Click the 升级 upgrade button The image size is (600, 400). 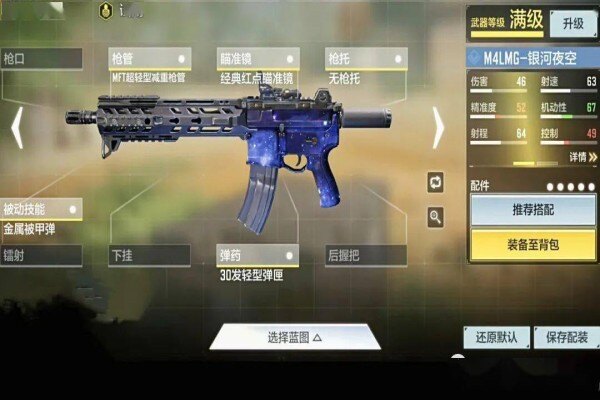click(573, 23)
